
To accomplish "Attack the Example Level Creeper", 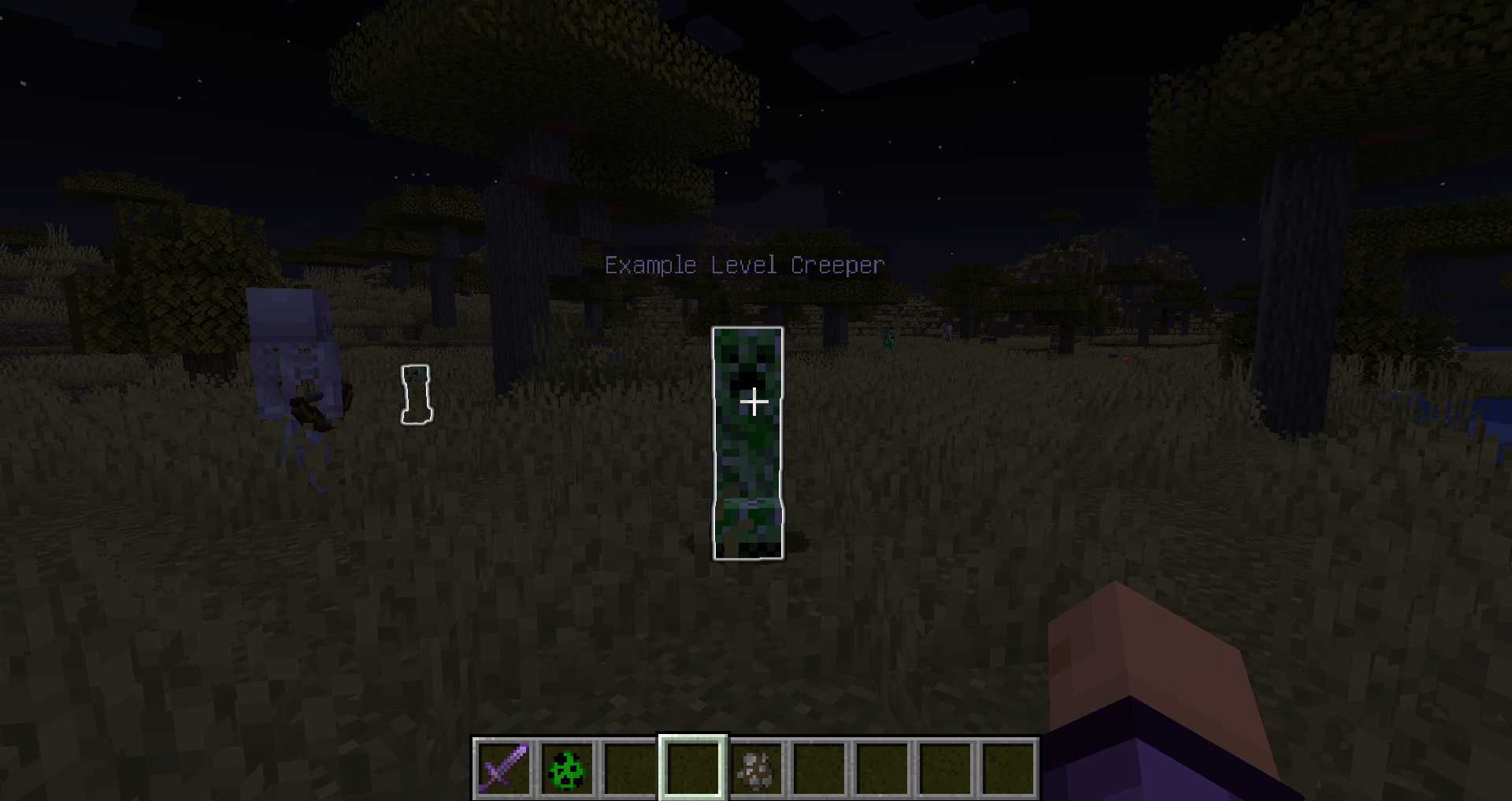I will pos(748,441).
